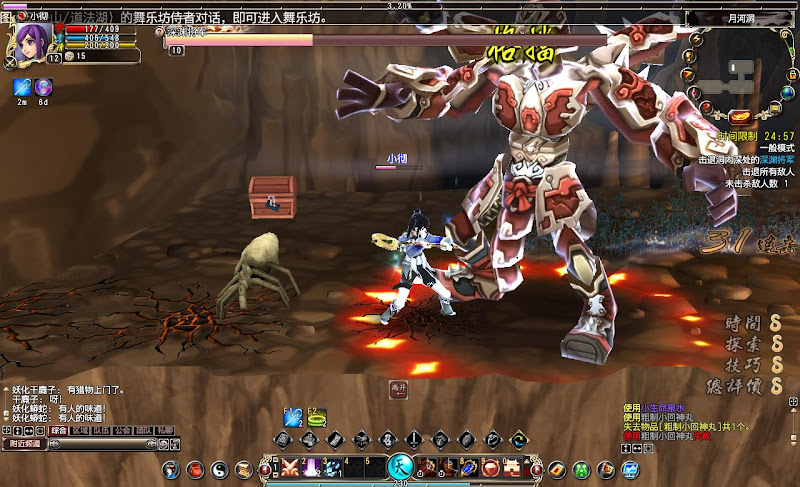Screen dimensions: 800x487
Task: Activate the crossed swords skill in slot 1
Action: pos(291,468)
